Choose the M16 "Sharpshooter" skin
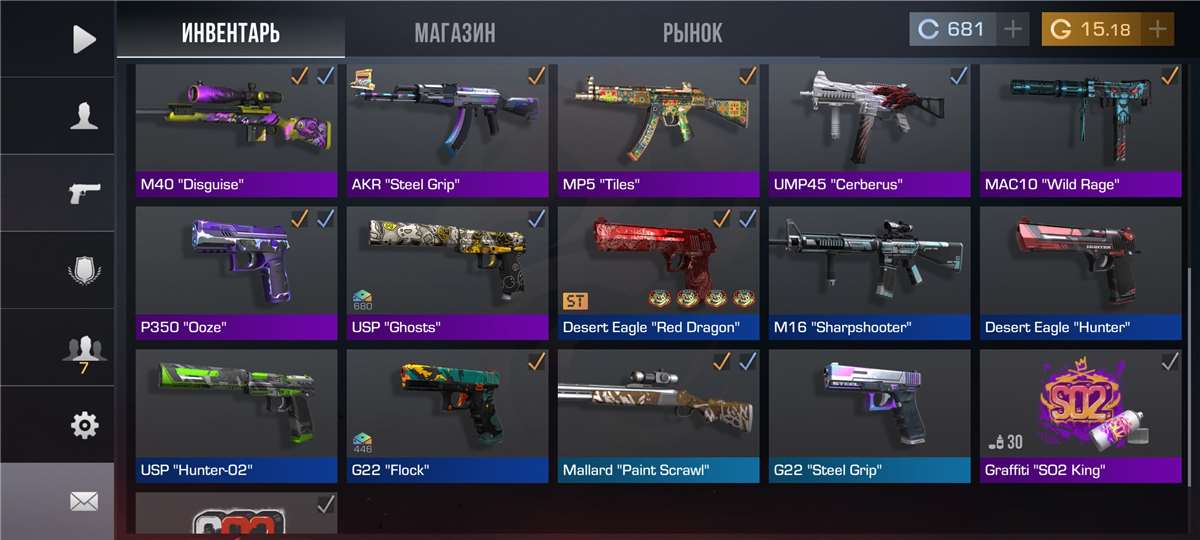This screenshot has height=540, width=1200. [869, 272]
